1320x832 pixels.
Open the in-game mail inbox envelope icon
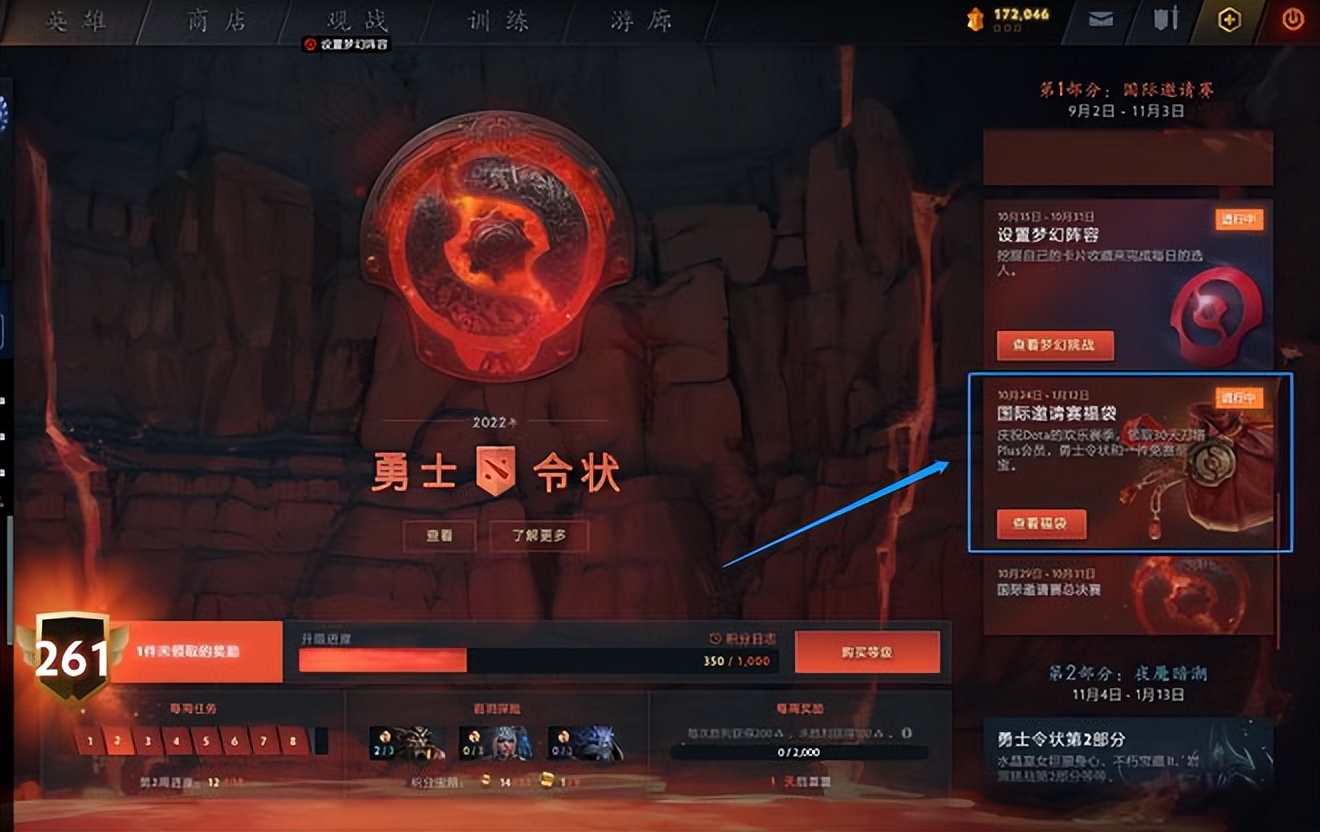pos(1101,19)
